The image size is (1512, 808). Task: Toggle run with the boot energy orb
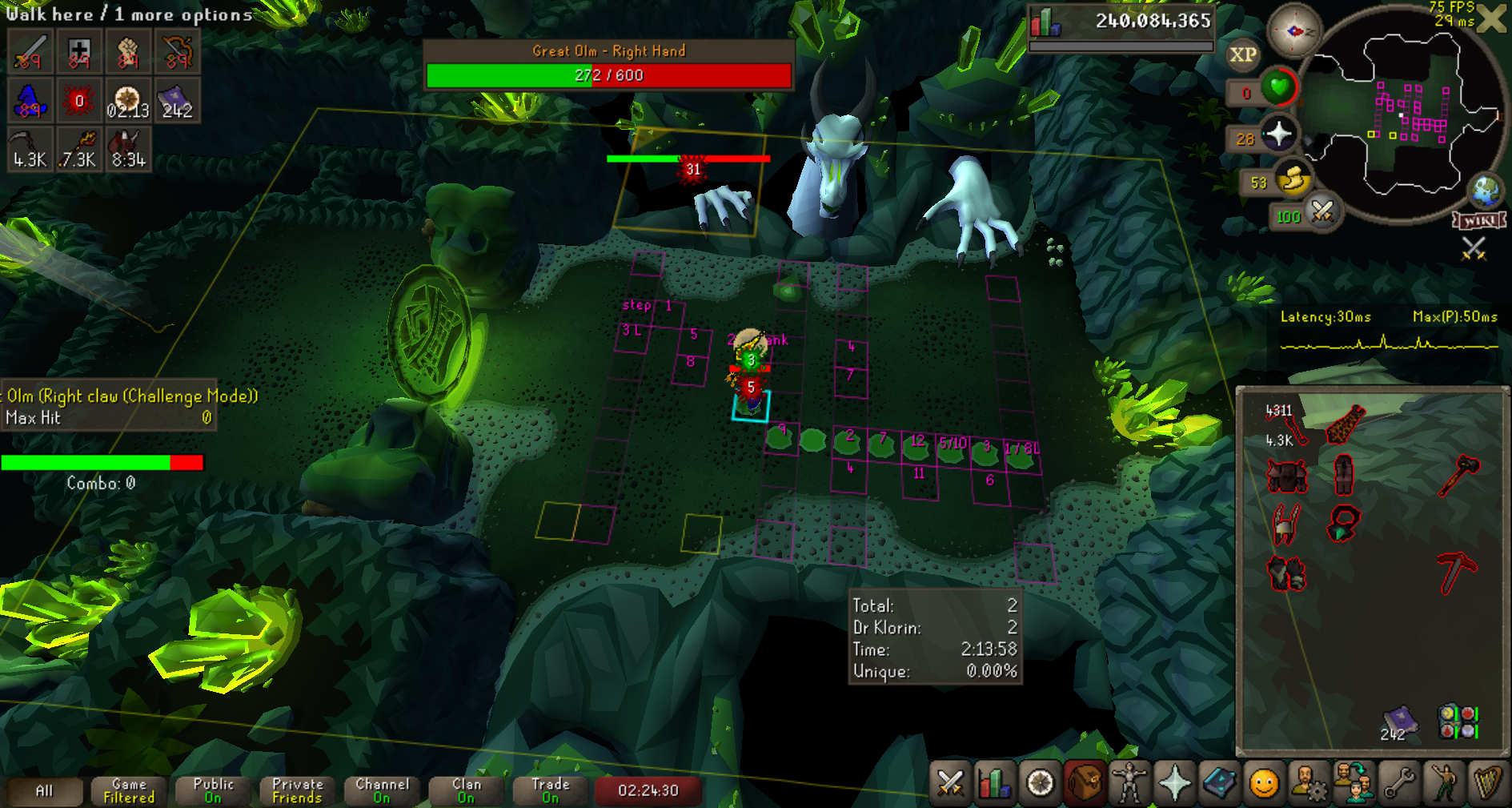[1293, 179]
